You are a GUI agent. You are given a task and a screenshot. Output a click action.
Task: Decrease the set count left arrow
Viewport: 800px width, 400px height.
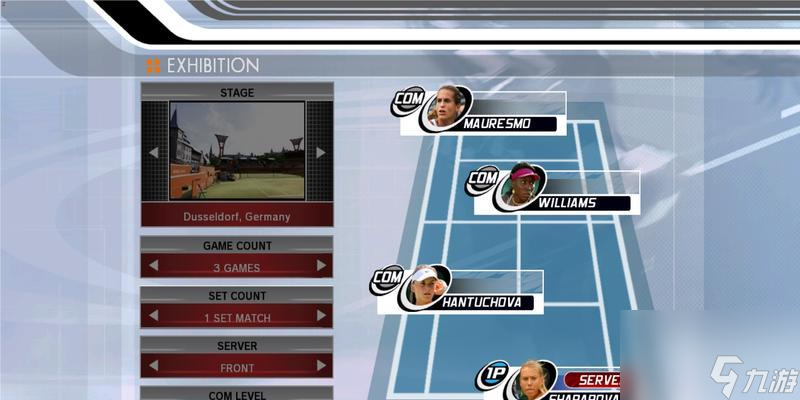pyautogui.click(x=153, y=316)
